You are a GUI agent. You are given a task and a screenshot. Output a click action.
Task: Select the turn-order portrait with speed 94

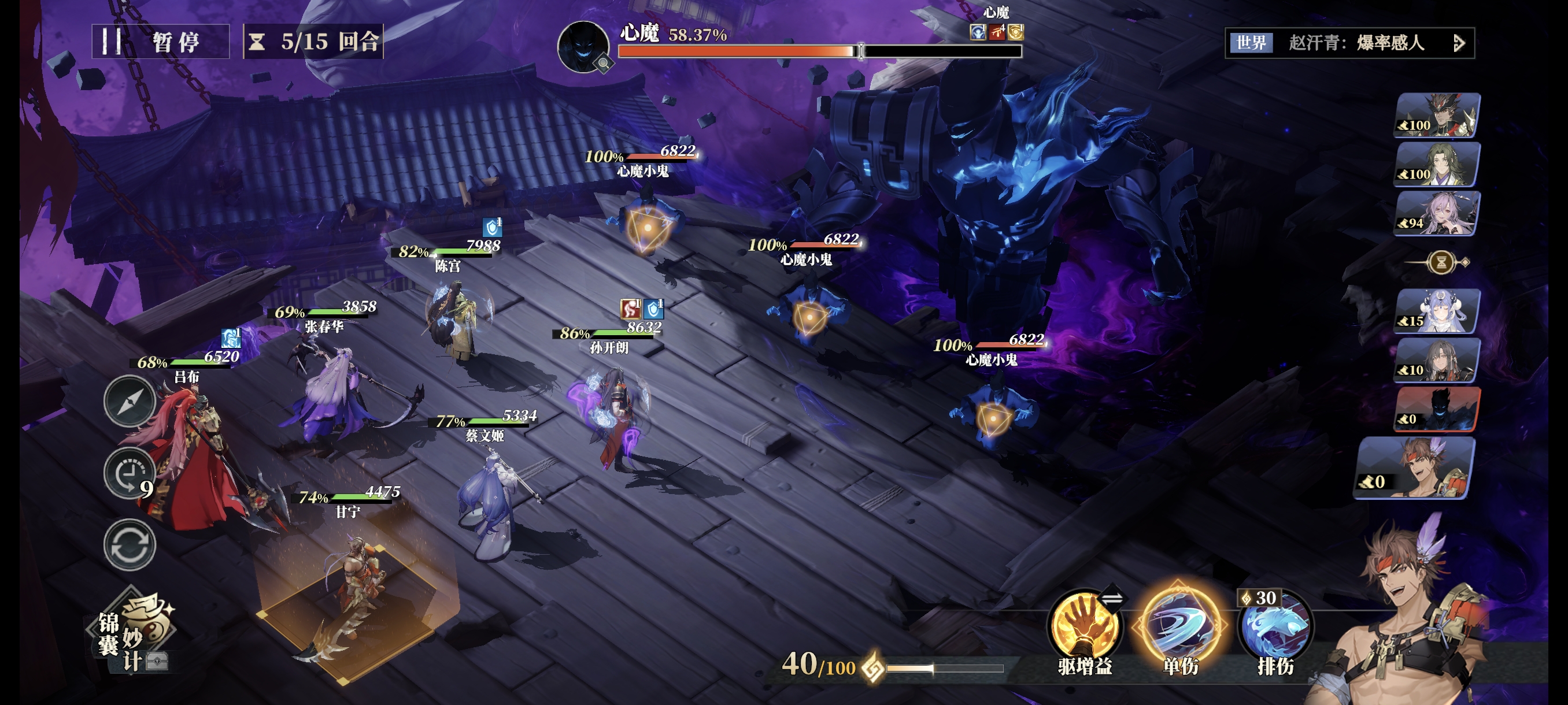tap(1437, 213)
